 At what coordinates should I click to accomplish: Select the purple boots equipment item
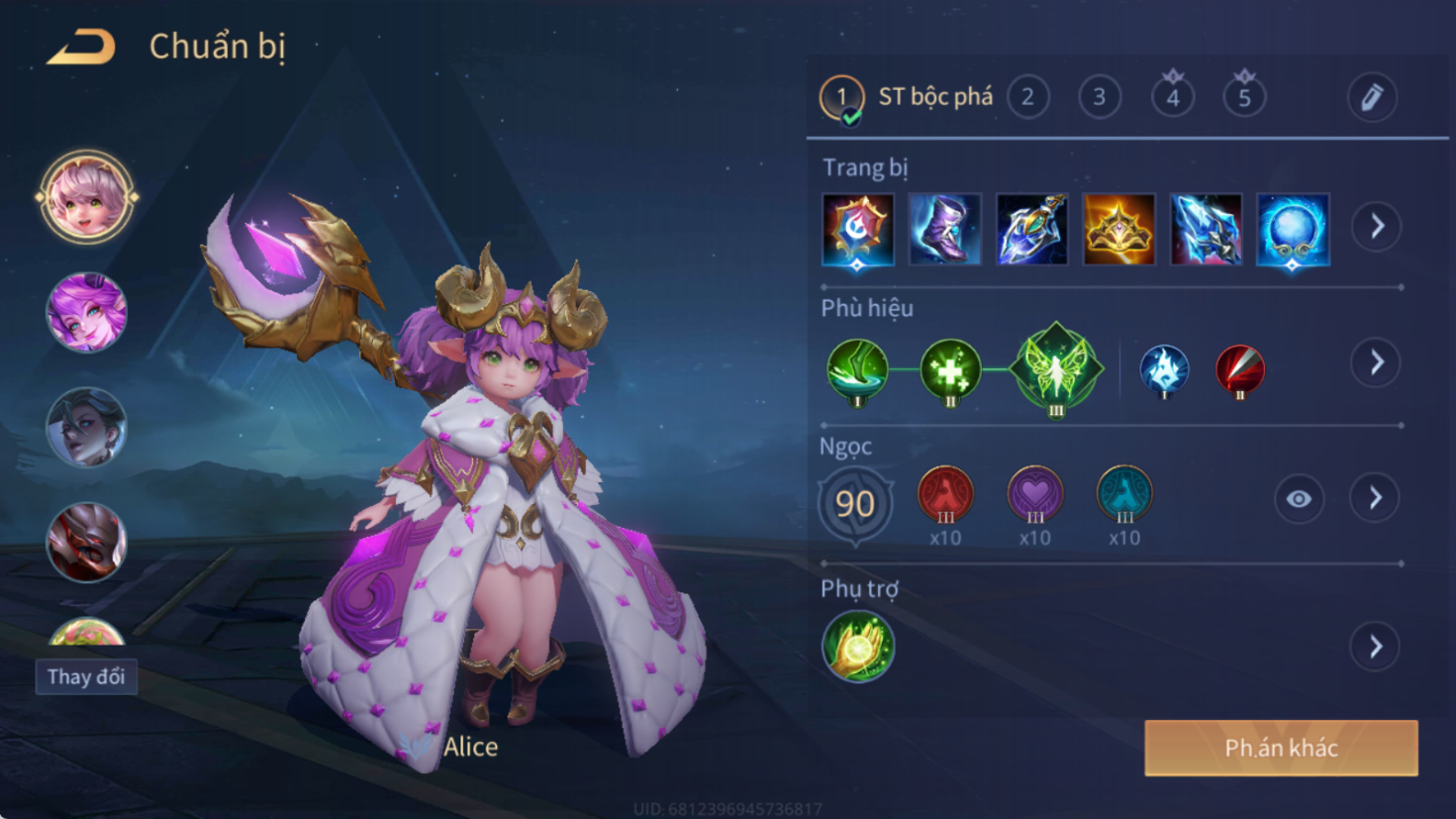[944, 230]
